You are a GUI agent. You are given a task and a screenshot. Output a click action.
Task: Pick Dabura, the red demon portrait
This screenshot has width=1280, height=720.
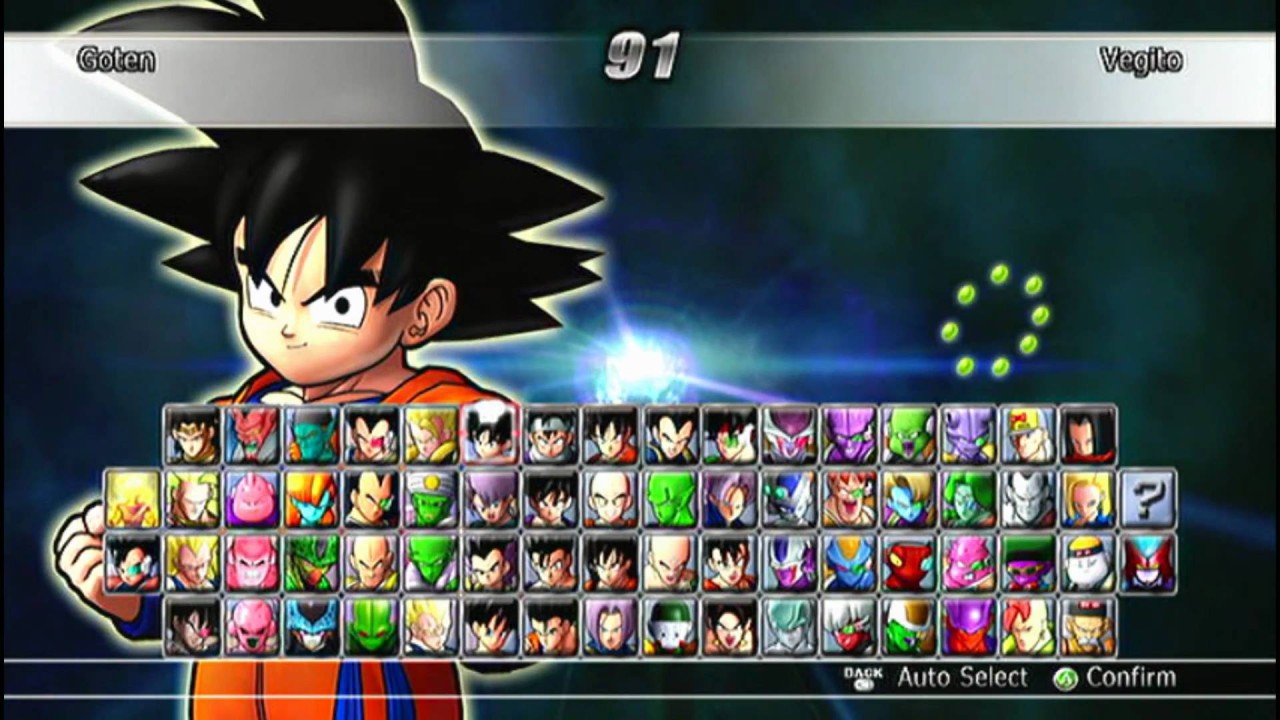251,435
